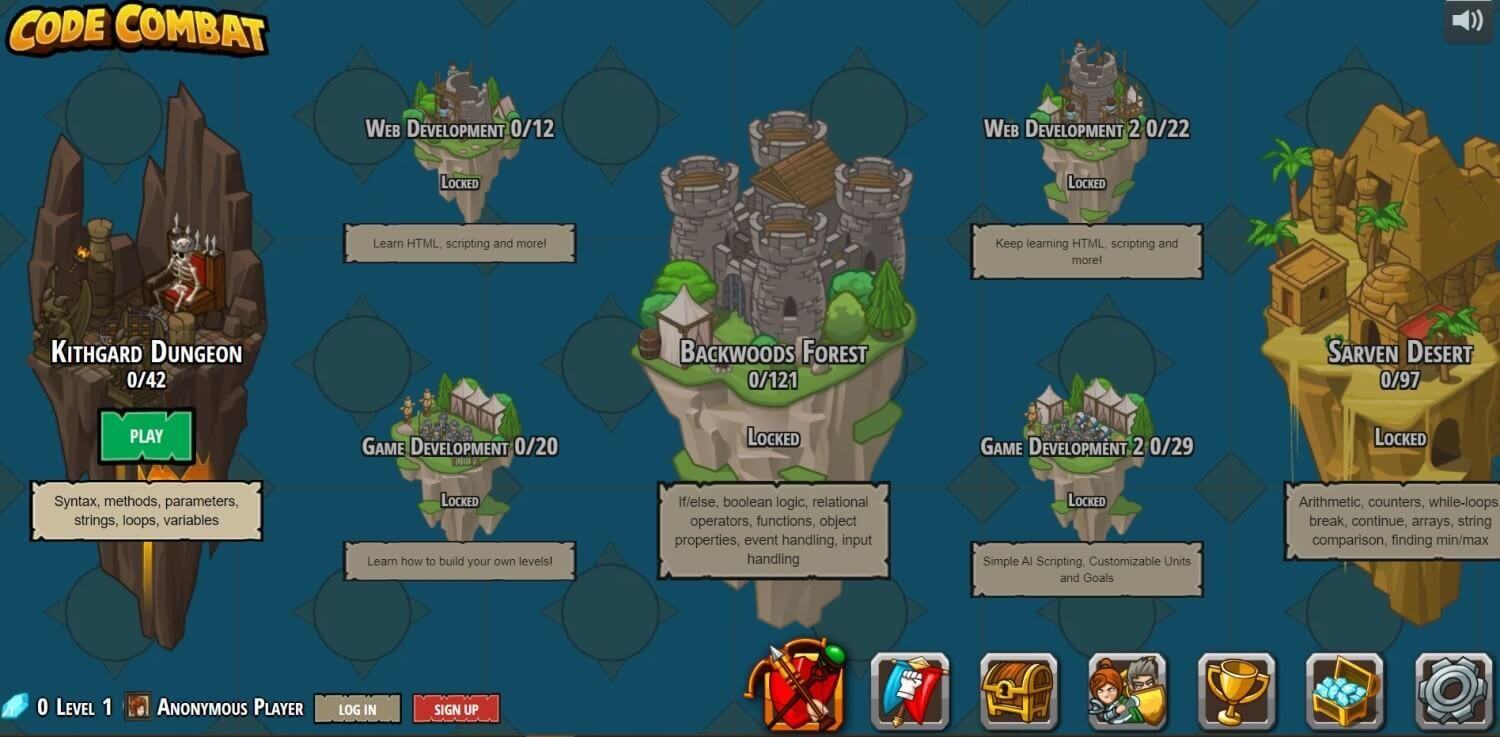Open settings with the gear icon
Image resolution: width=1500 pixels, height=737 pixels.
point(1454,690)
